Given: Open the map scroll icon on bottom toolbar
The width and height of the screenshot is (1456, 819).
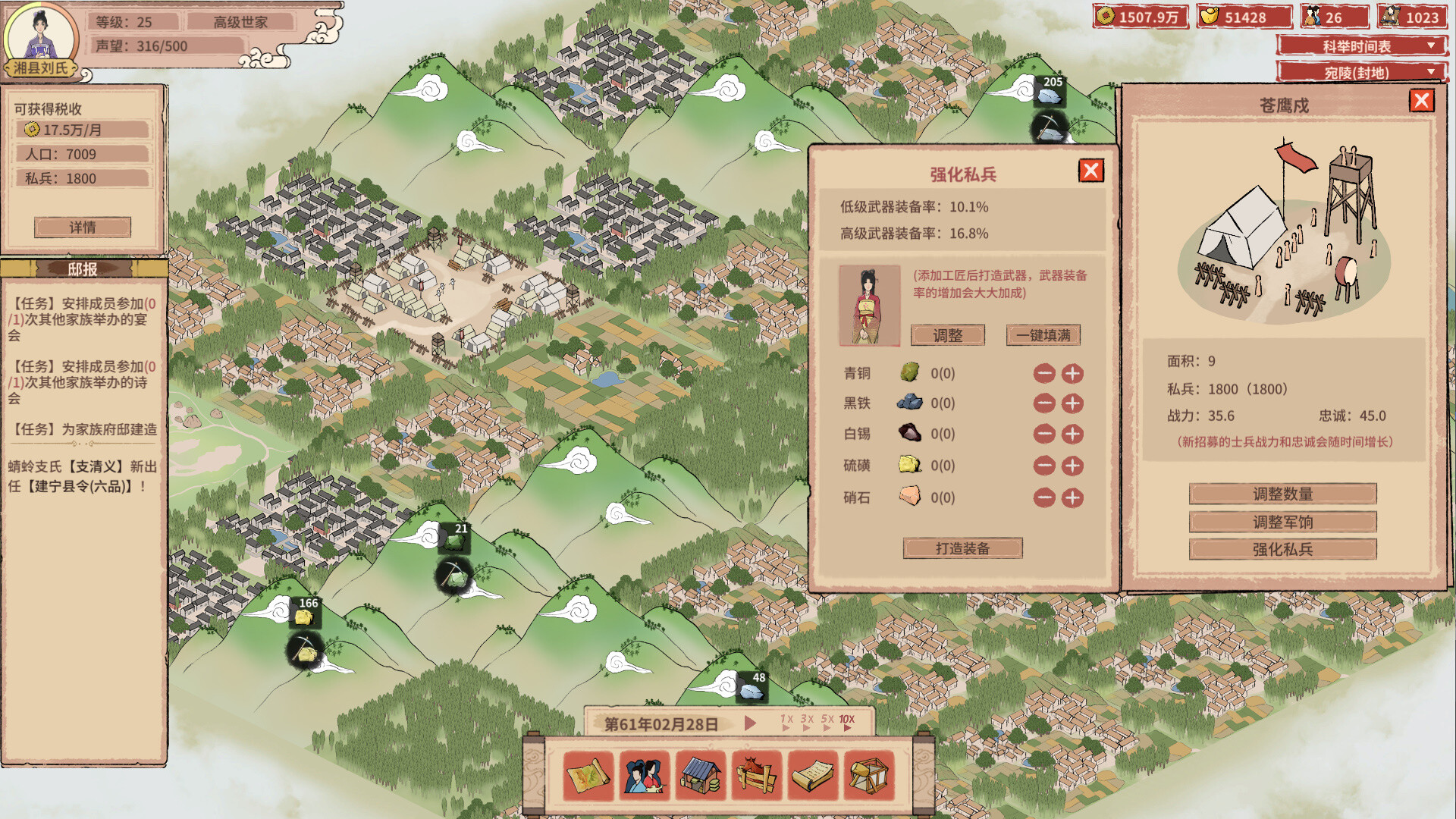Looking at the screenshot, I should (x=588, y=775).
